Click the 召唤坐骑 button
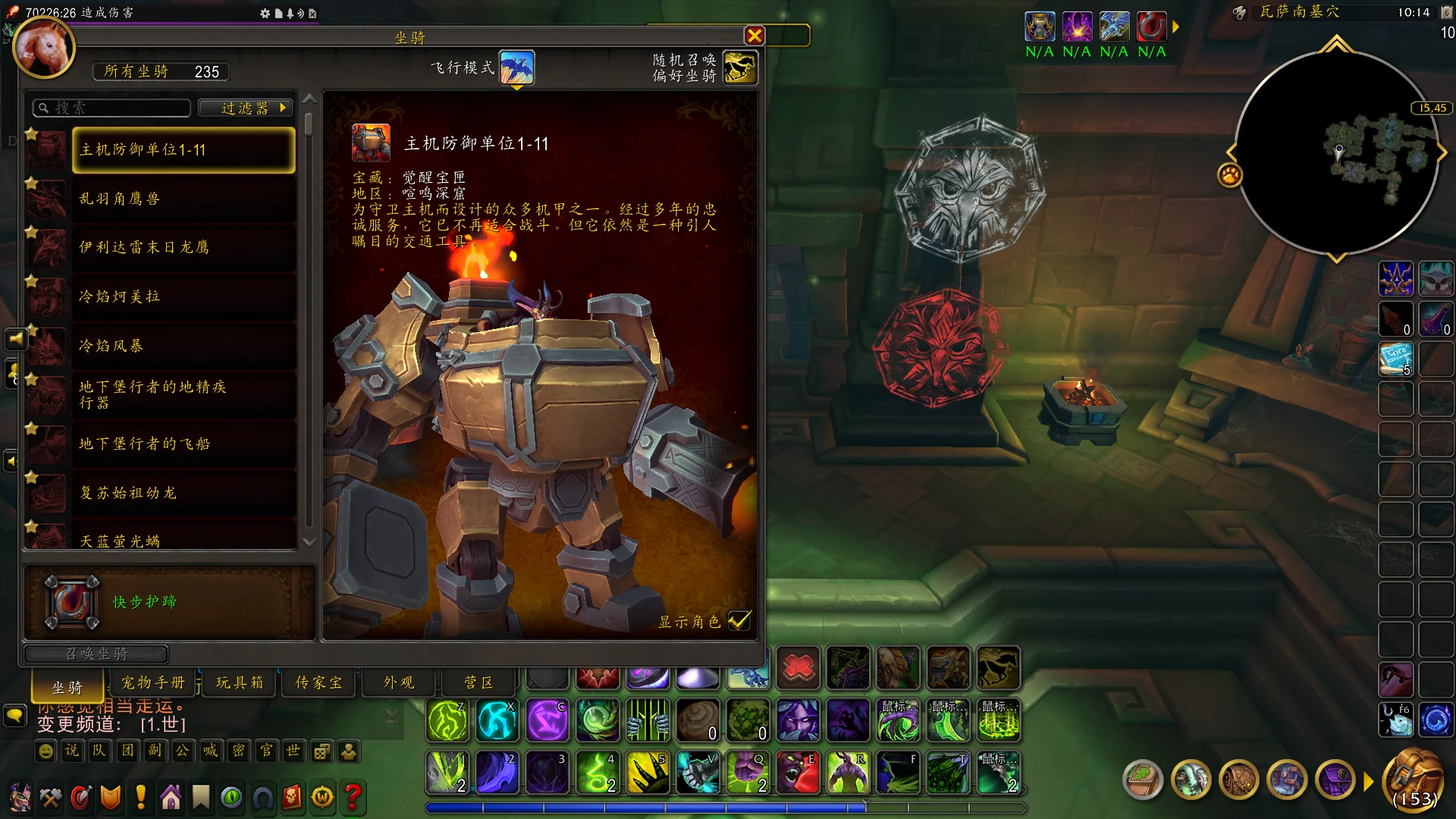Viewport: 1456px width, 819px height. [x=96, y=654]
